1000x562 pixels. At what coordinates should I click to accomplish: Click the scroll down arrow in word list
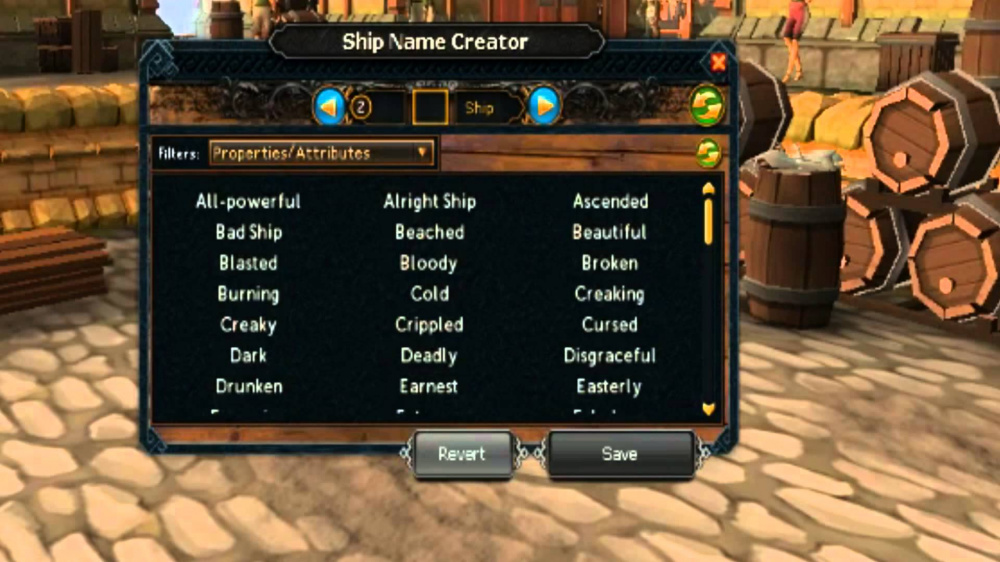[x=709, y=408]
